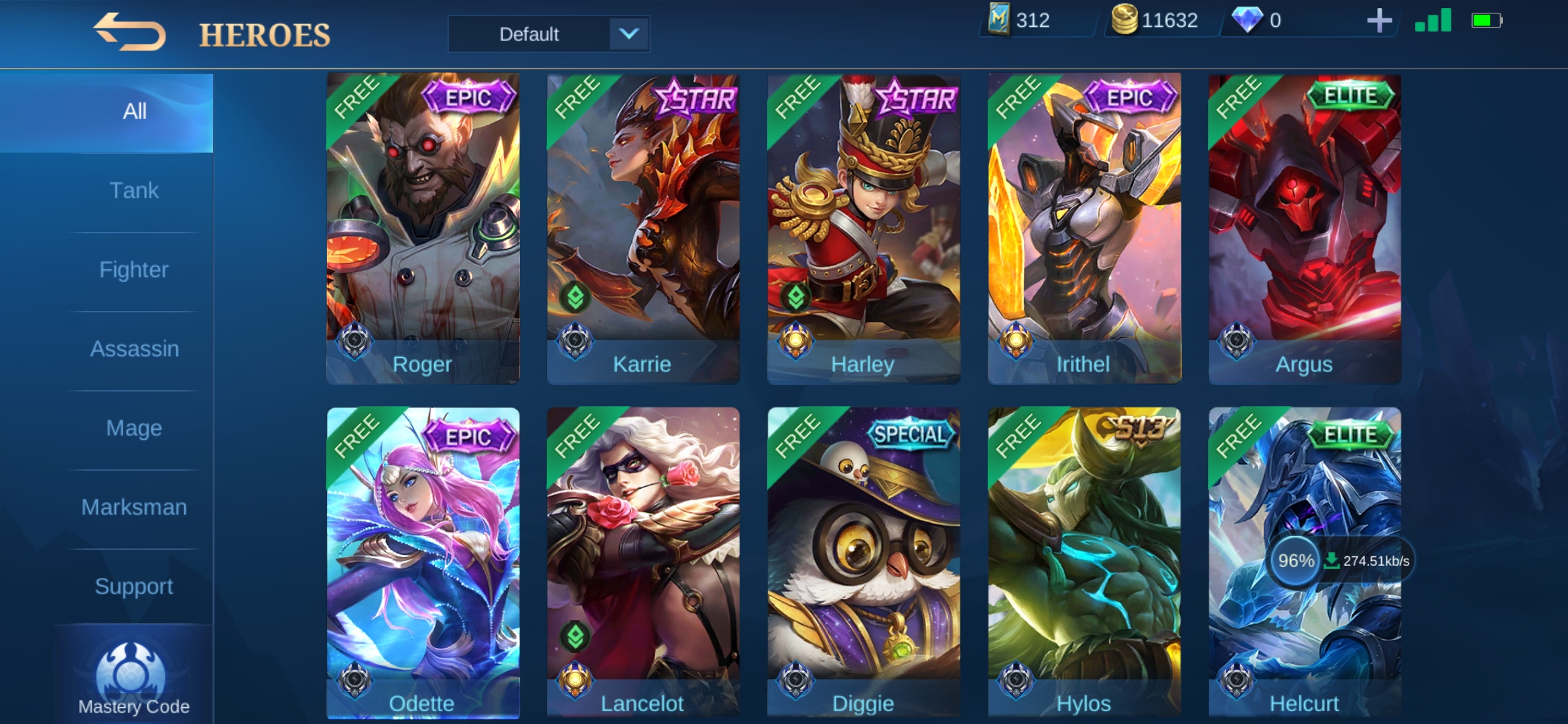Select the Assassin category
This screenshot has width=1568, height=724.
click(x=134, y=349)
